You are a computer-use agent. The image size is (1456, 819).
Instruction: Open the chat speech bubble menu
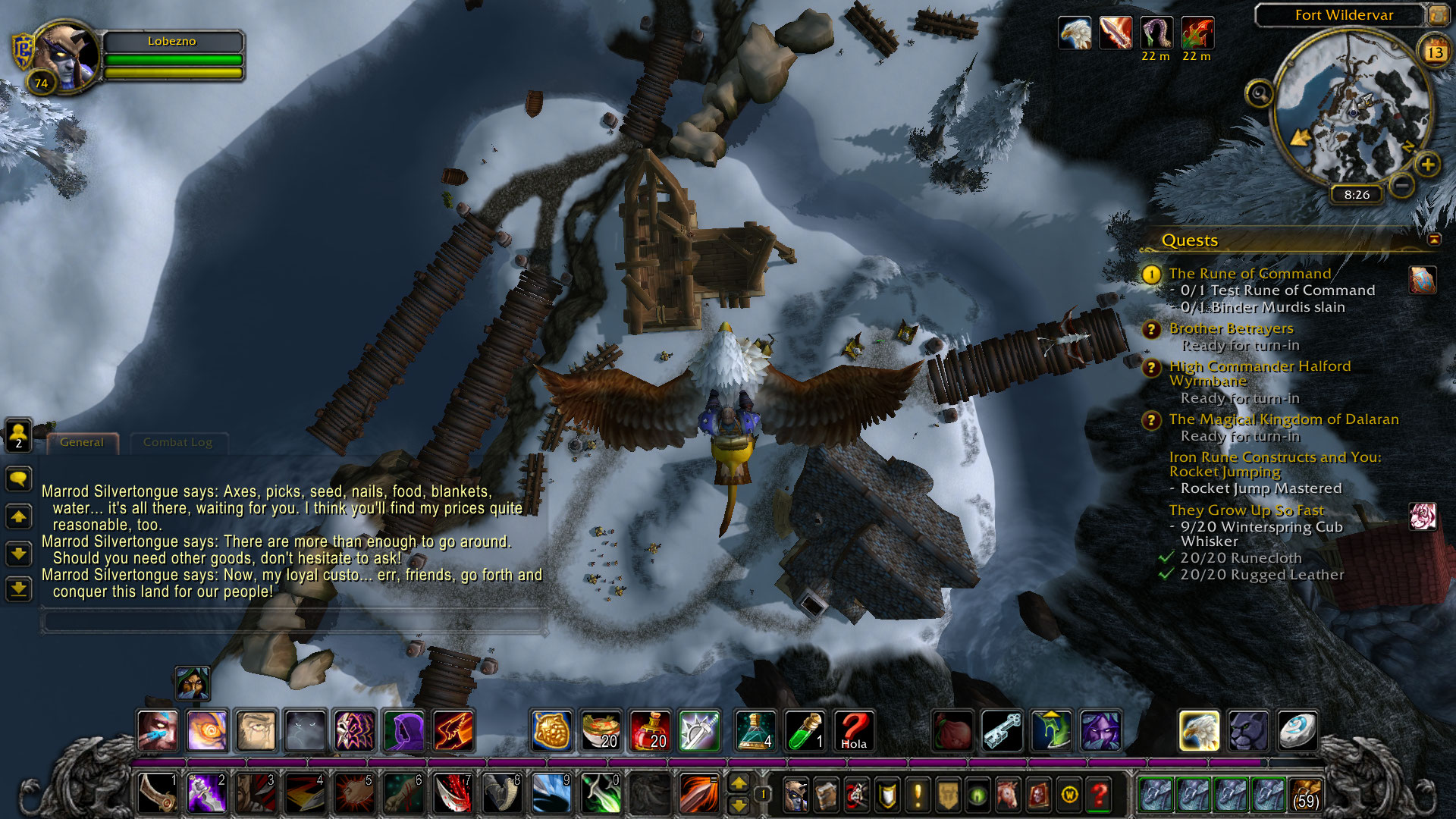coord(19,479)
